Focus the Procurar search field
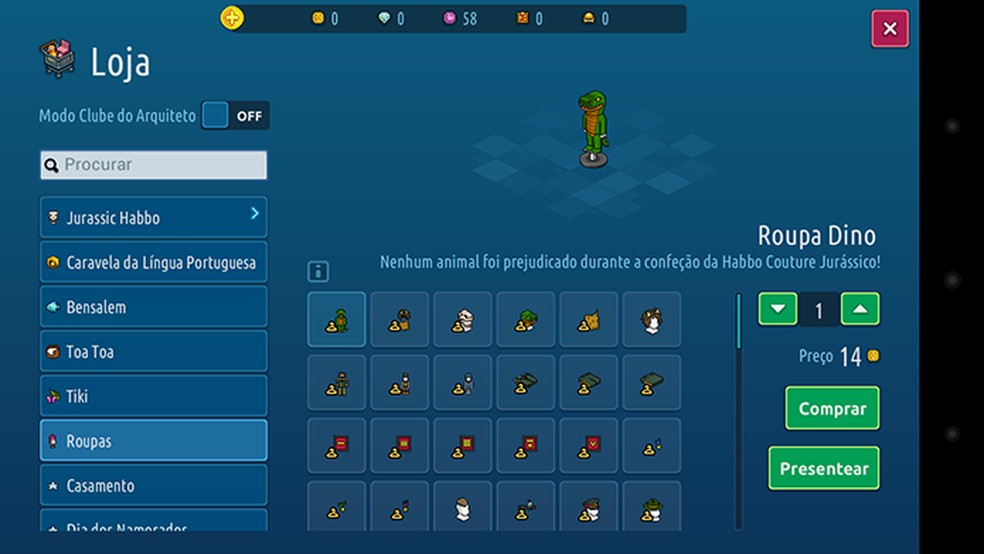 [x=154, y=165]
